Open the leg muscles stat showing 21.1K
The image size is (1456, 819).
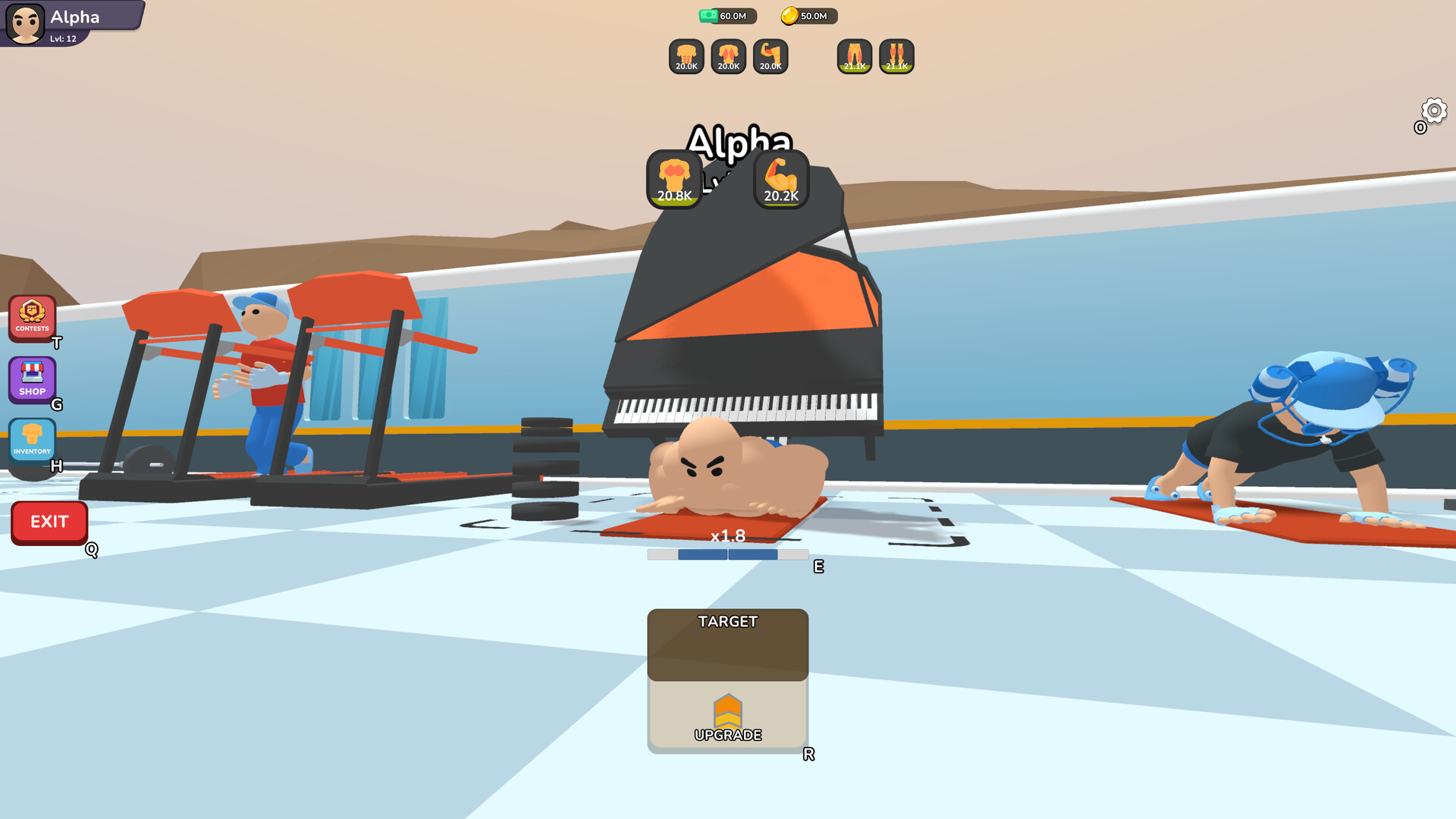[854, 57]
